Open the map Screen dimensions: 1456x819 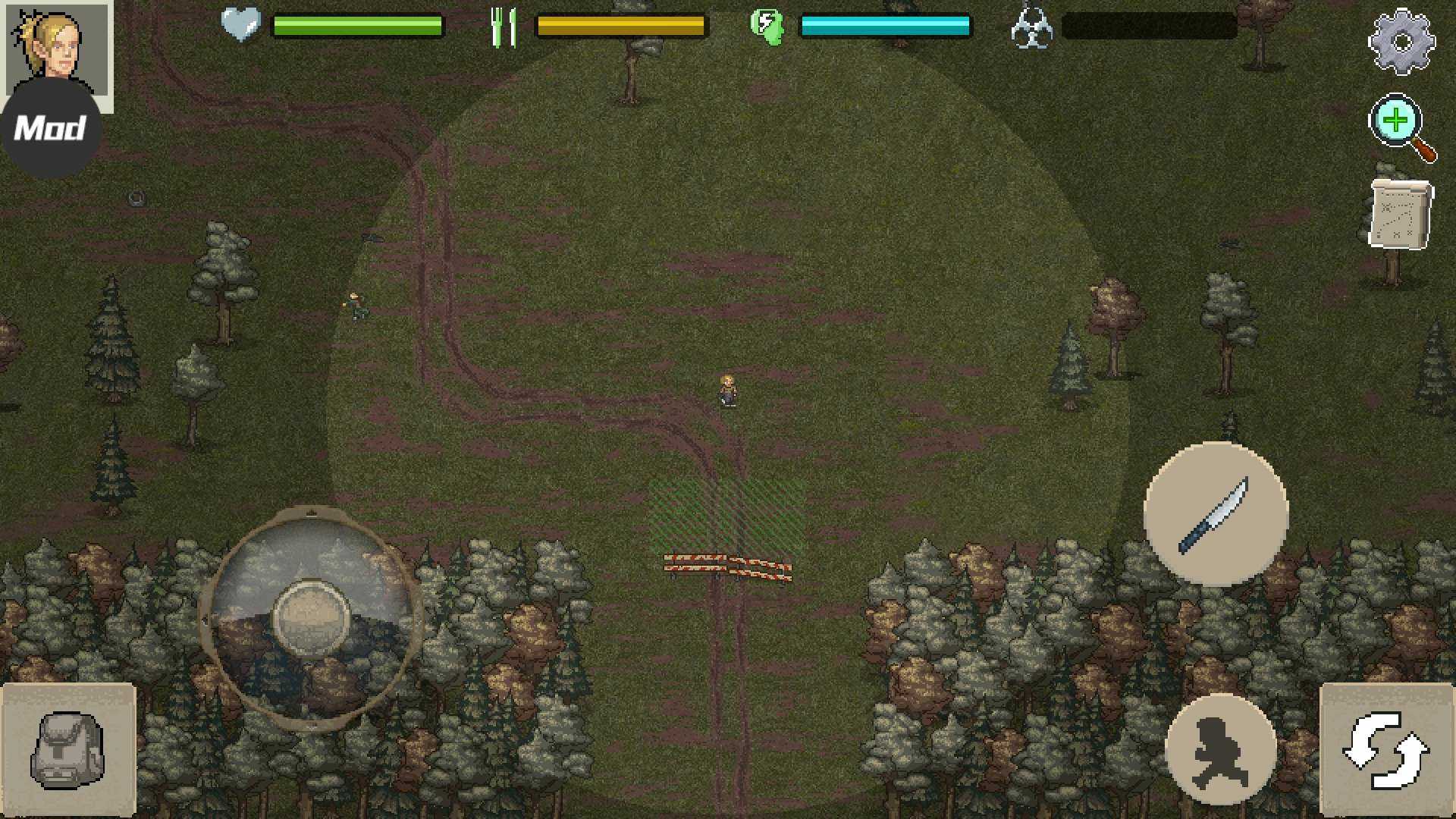pyautogui.click(x=1399, y=216)
